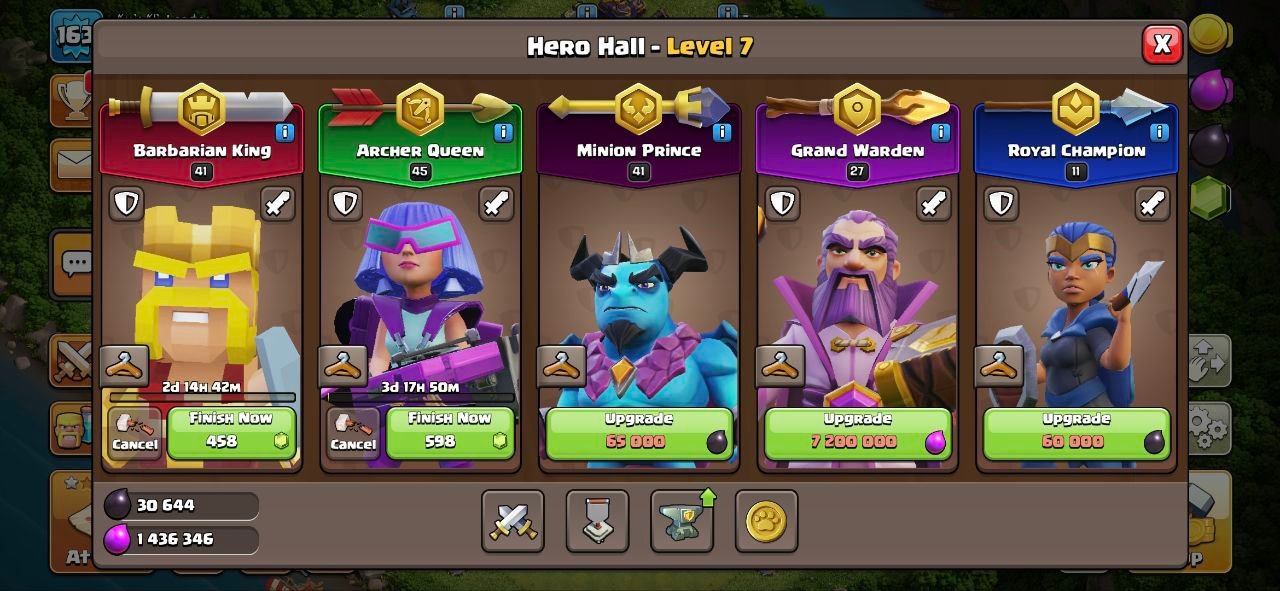Show Archer Queen info details
The height and width of the screenshot is (591, 1280).
(x=503, y=132)
